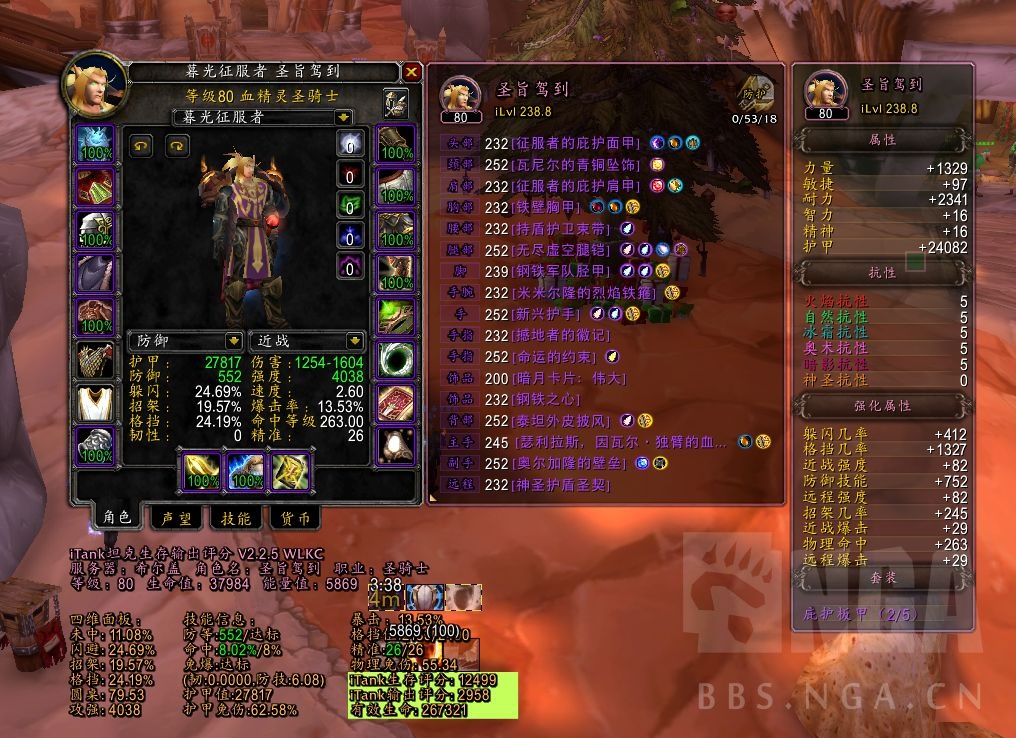
Task: Select the golden main-hand weapon slot
Action: click(x=199, y=470)
